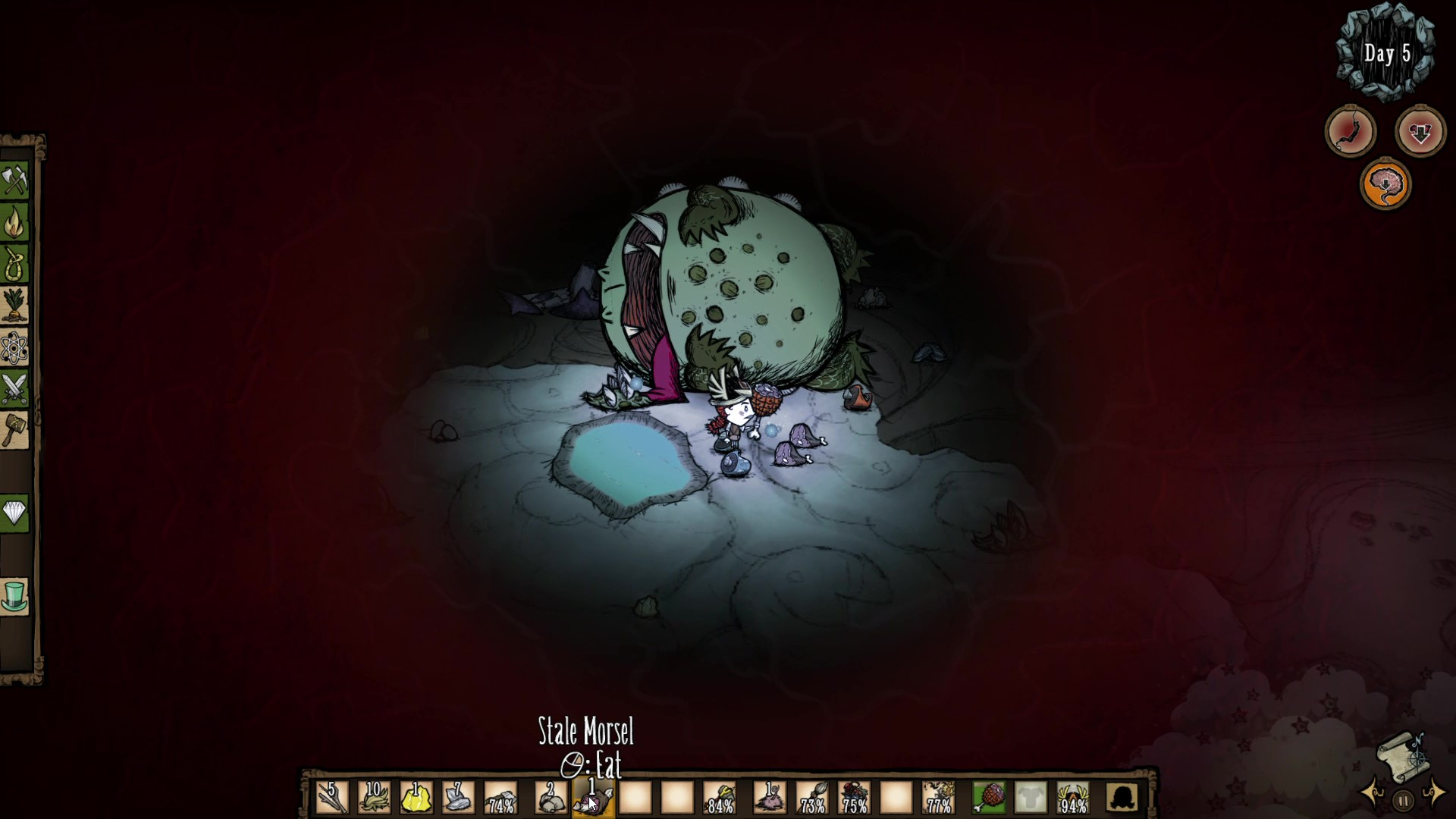Select the rope Survival crafting tab
The width and height of the screenshot is (1456, 819).
14,264
